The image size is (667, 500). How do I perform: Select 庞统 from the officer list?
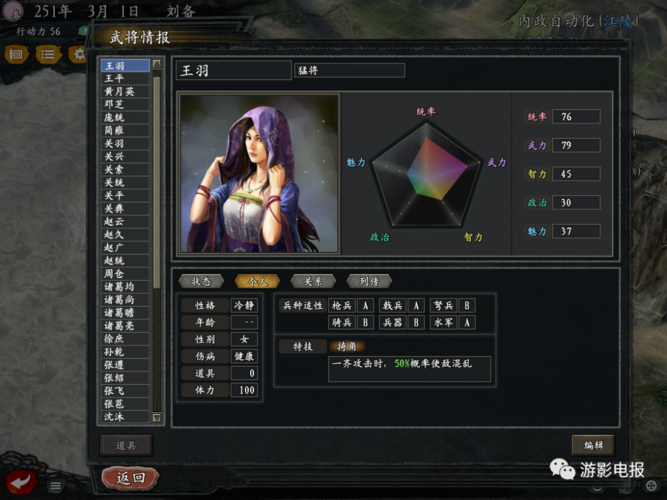(114, 117)
